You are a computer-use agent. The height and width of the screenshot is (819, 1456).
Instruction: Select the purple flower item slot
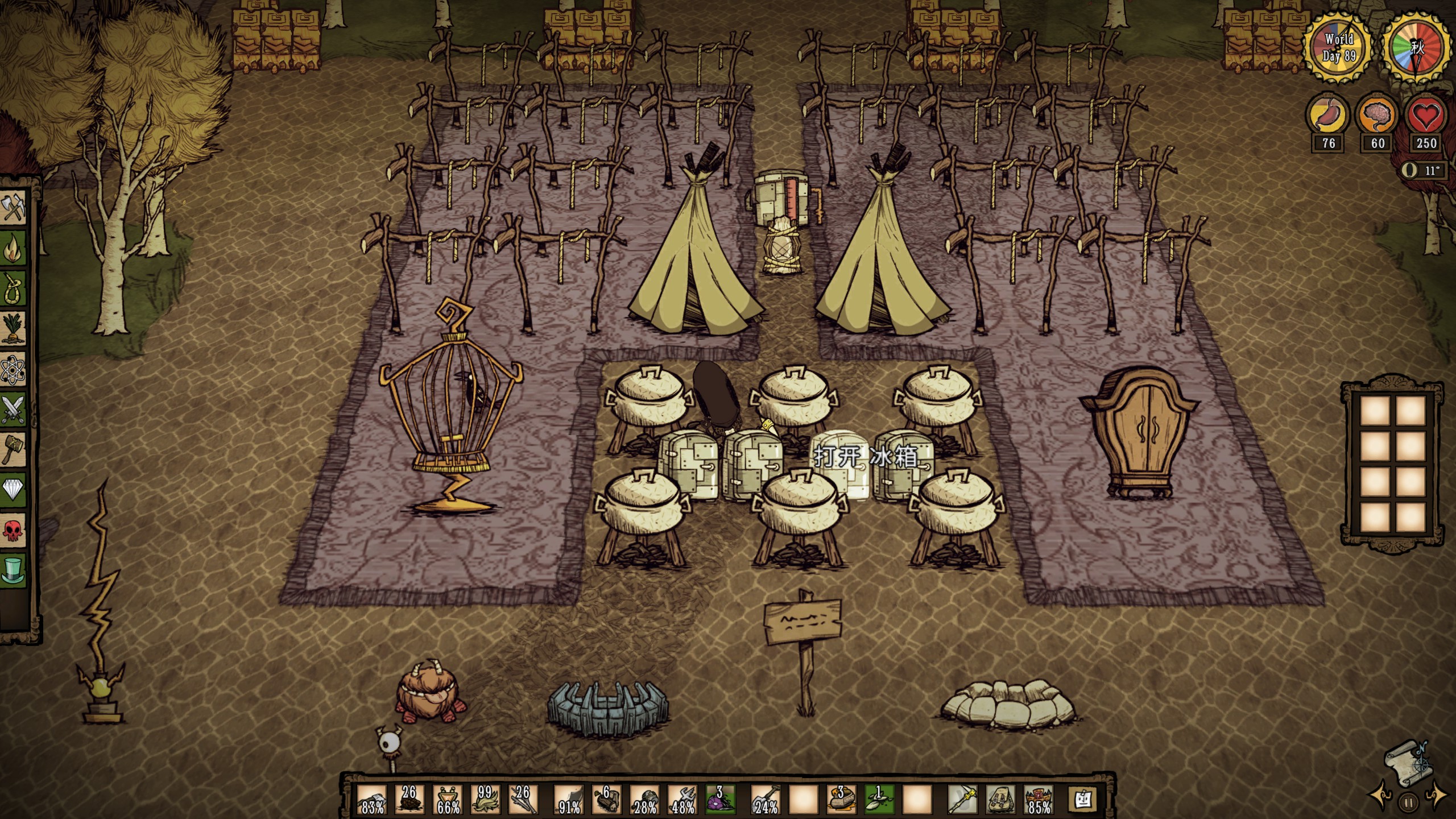[720, 800]
